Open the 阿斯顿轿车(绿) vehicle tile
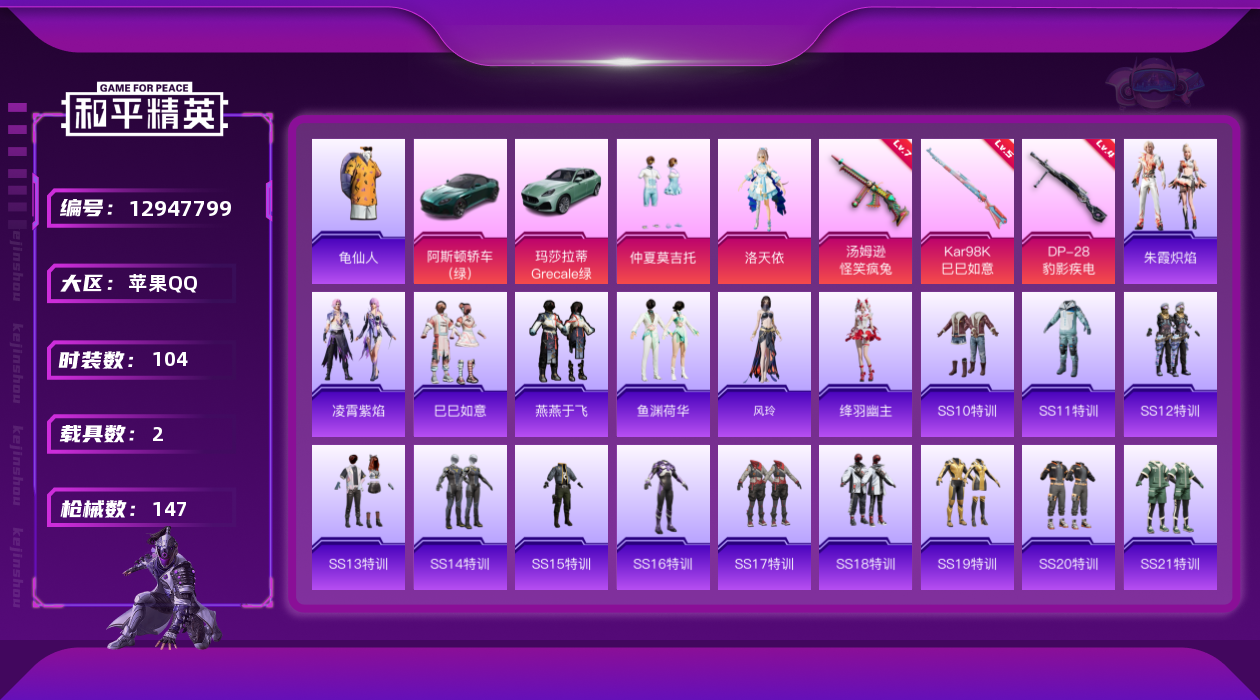The width and height of the screenshot is (1260, 700). (460, 210)
